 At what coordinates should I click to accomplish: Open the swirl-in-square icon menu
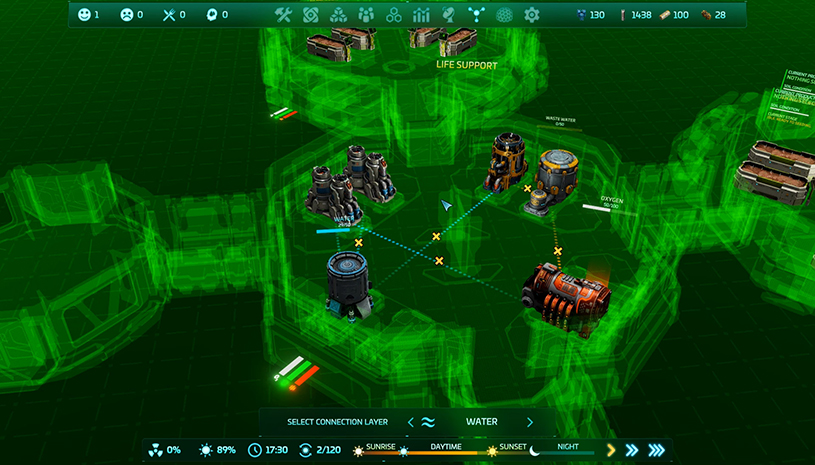pyautogui.click(x=311, y=15)
